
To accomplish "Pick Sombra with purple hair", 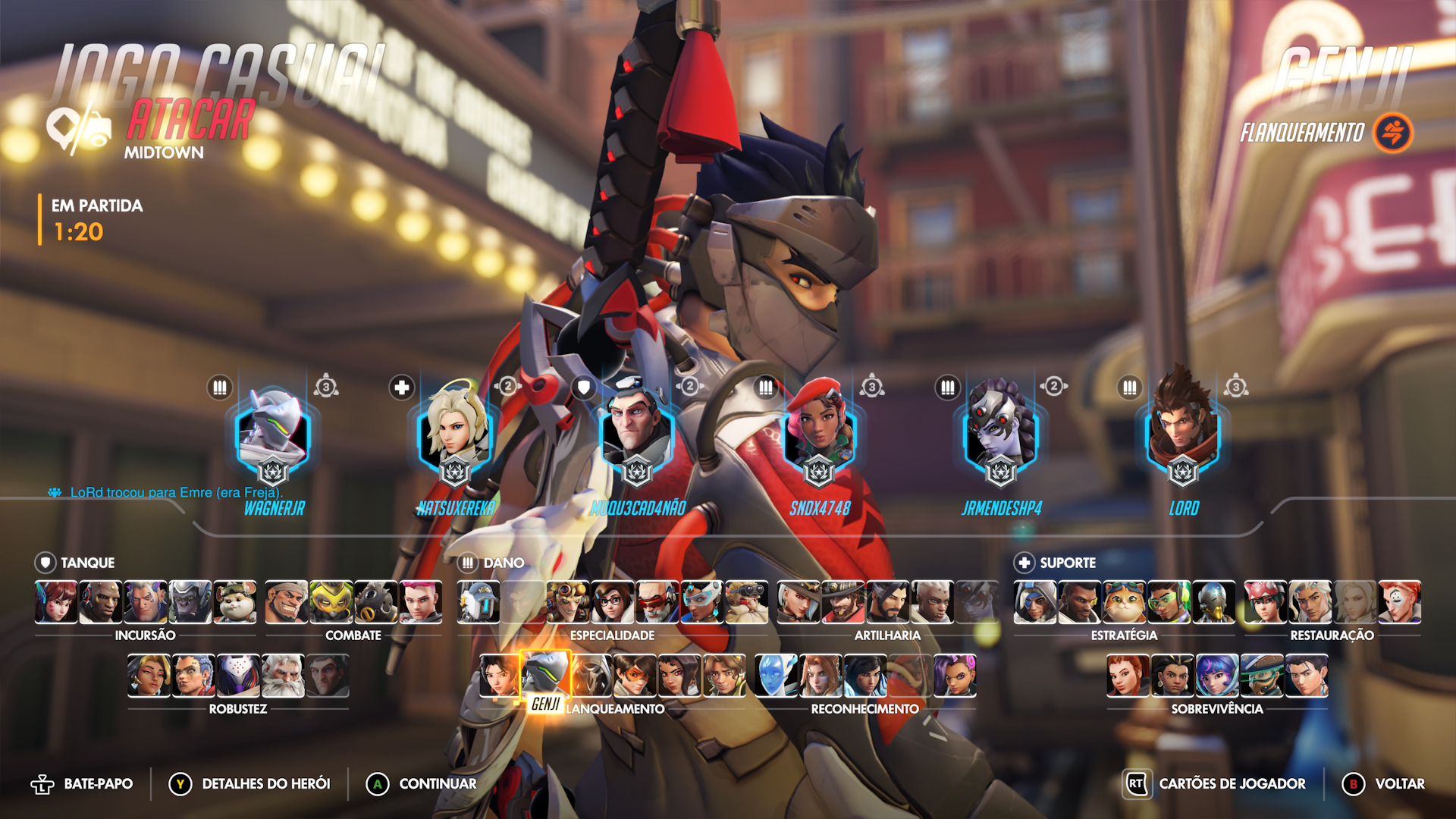I will click(x=955, y=675).
